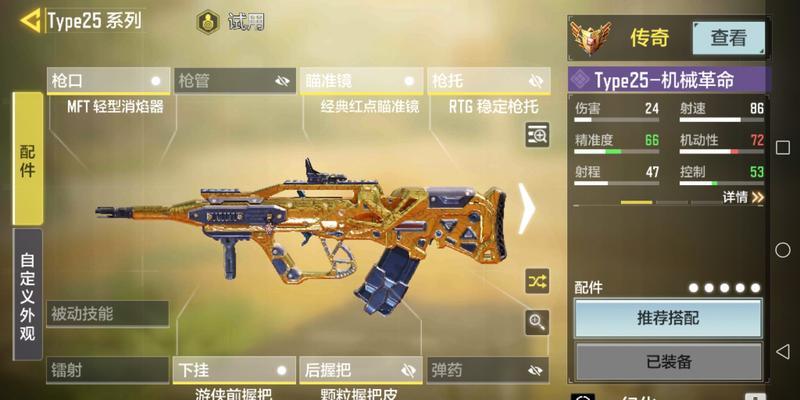Switch to the 自定义外观 custom appearance tab
The image size is (800, 400).
27,296
